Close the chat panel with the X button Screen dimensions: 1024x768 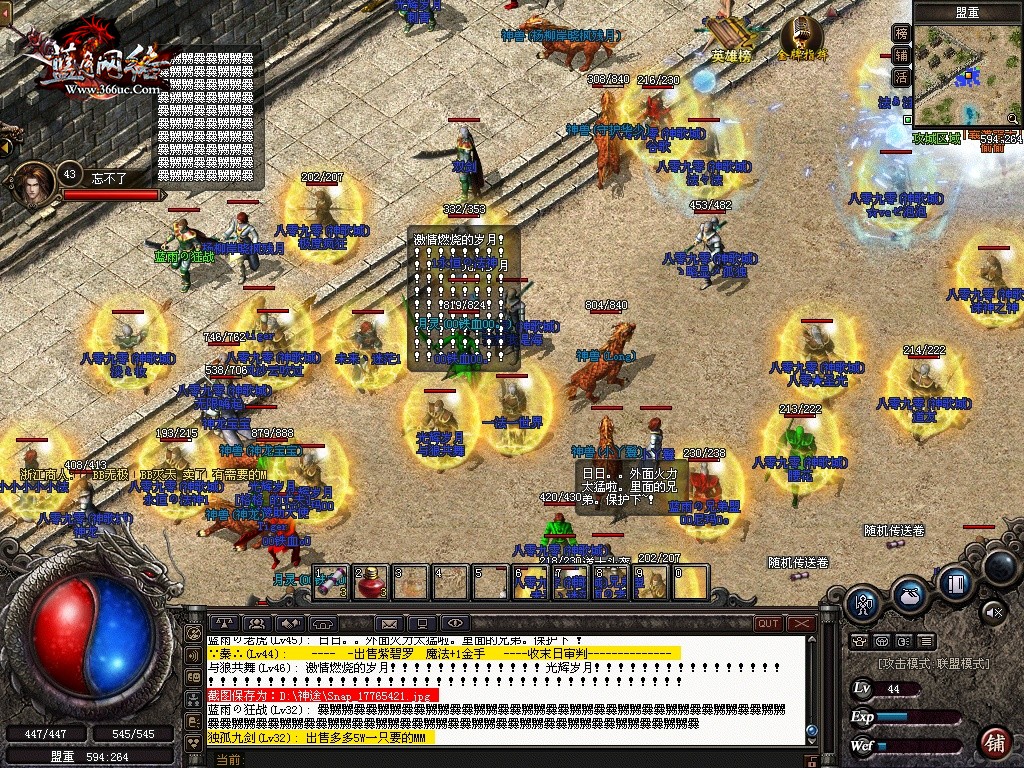pos(802,624)
